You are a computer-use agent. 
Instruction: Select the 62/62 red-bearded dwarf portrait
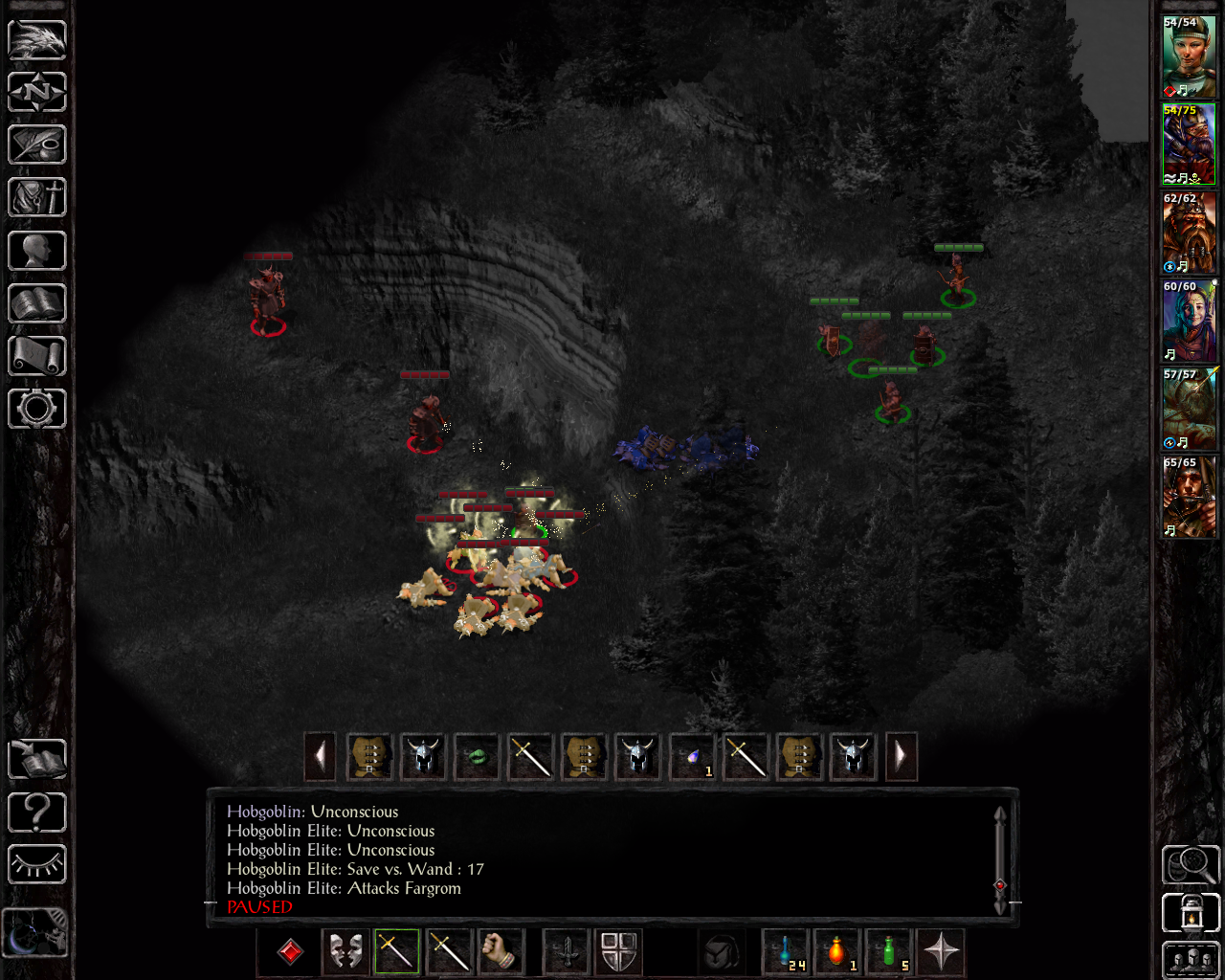(1189, 233)
